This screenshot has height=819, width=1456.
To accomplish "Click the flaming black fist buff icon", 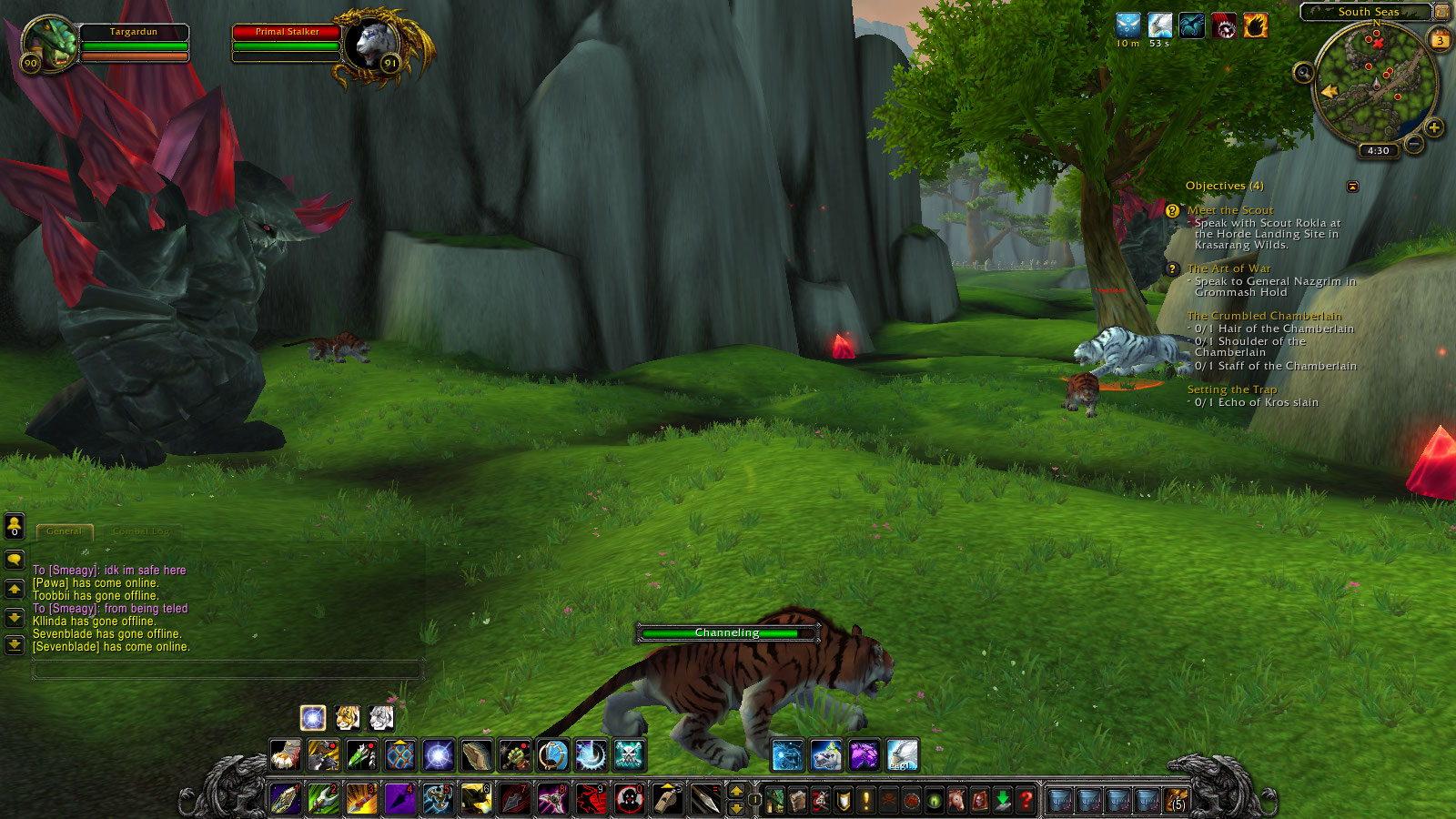I will [1256, 26].
